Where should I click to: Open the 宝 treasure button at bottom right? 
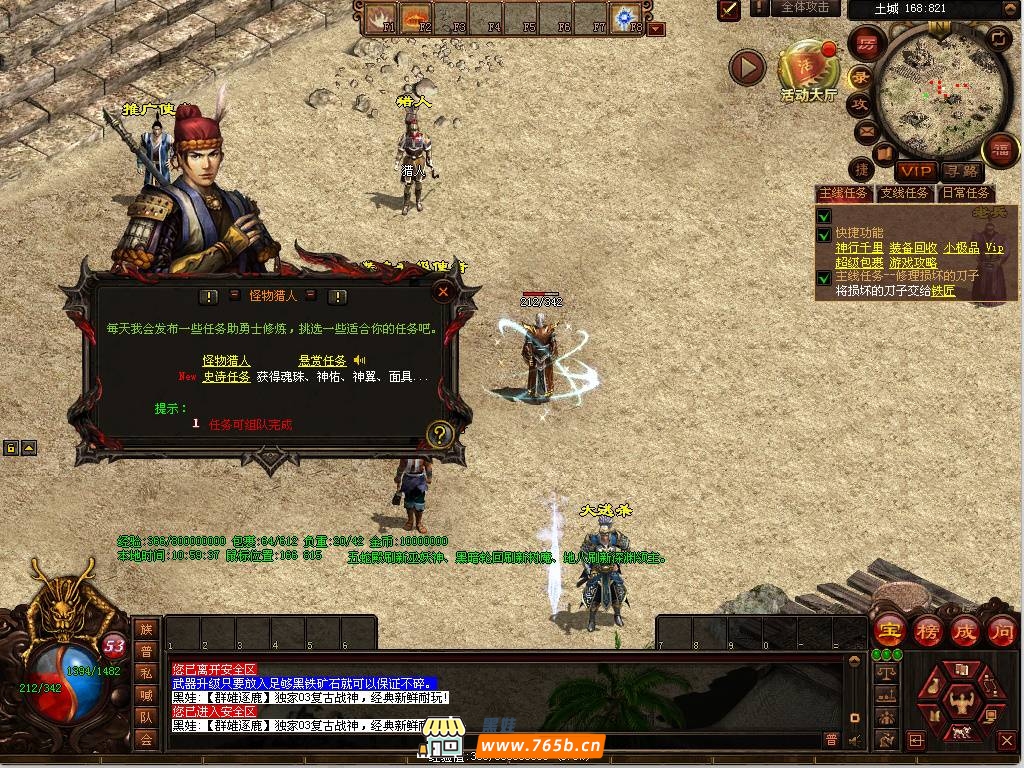click(887, 631)
